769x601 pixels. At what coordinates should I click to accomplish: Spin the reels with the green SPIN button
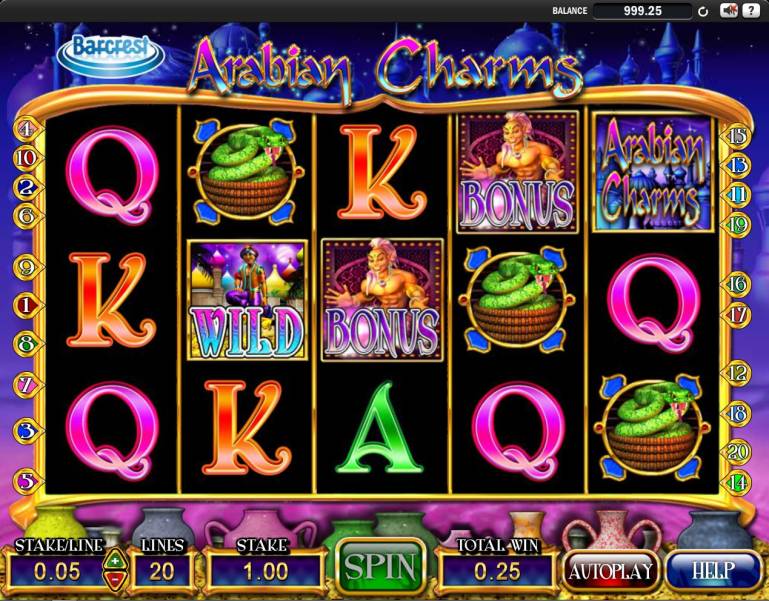380,567
